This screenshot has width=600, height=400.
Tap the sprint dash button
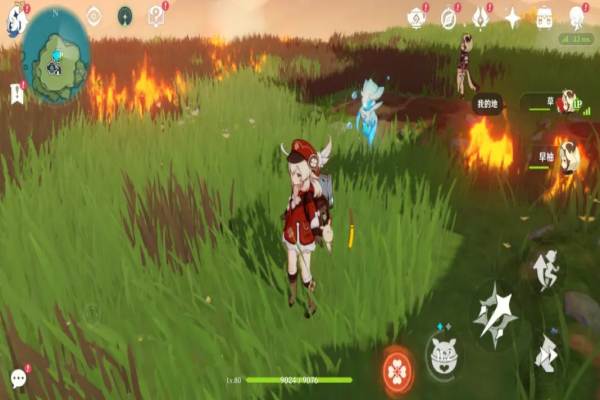[547, 352]
